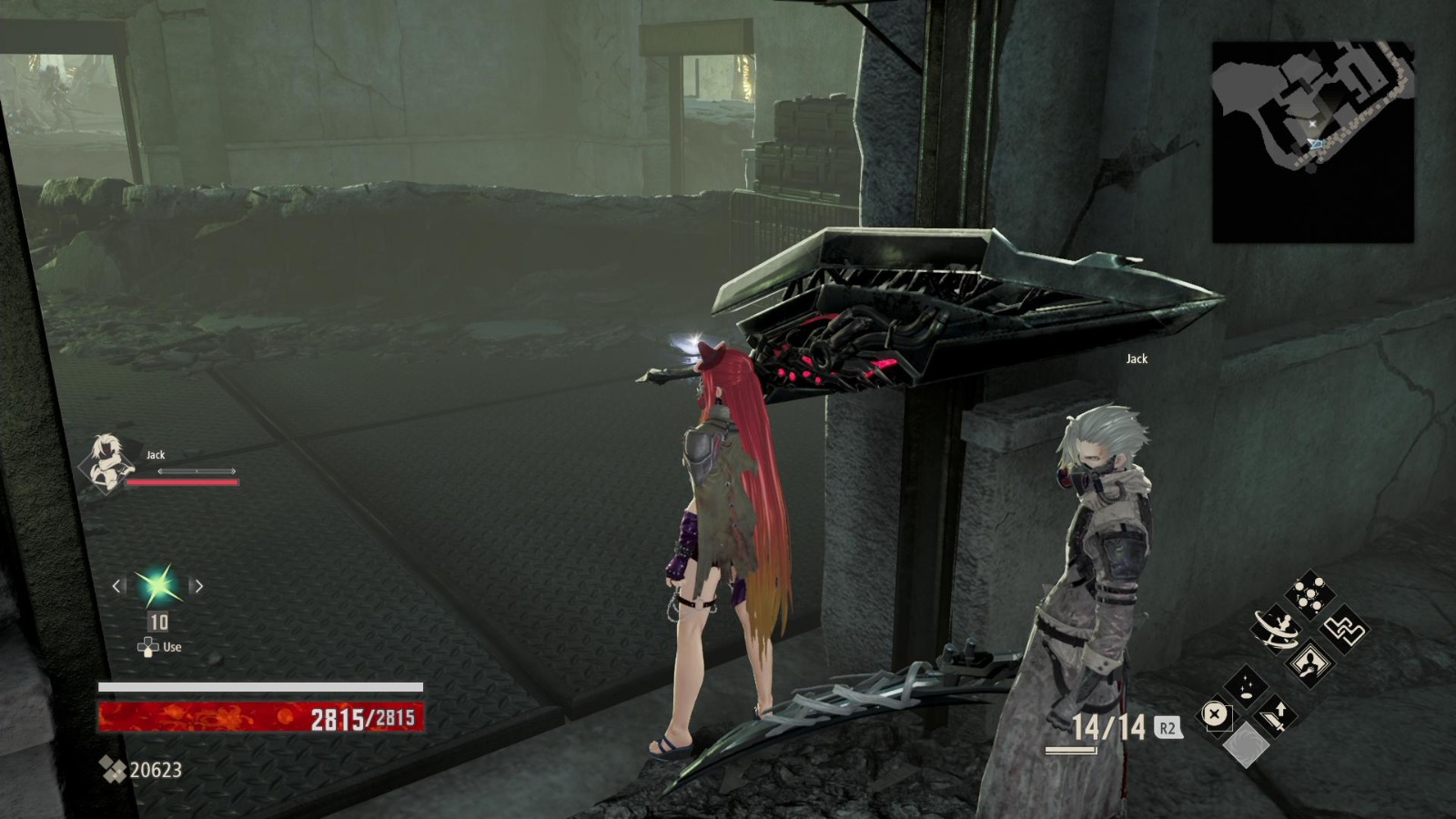Select the silhouette-in-diamond buff Gift icon
The image size is (1456, 819).
[1309, 662]
